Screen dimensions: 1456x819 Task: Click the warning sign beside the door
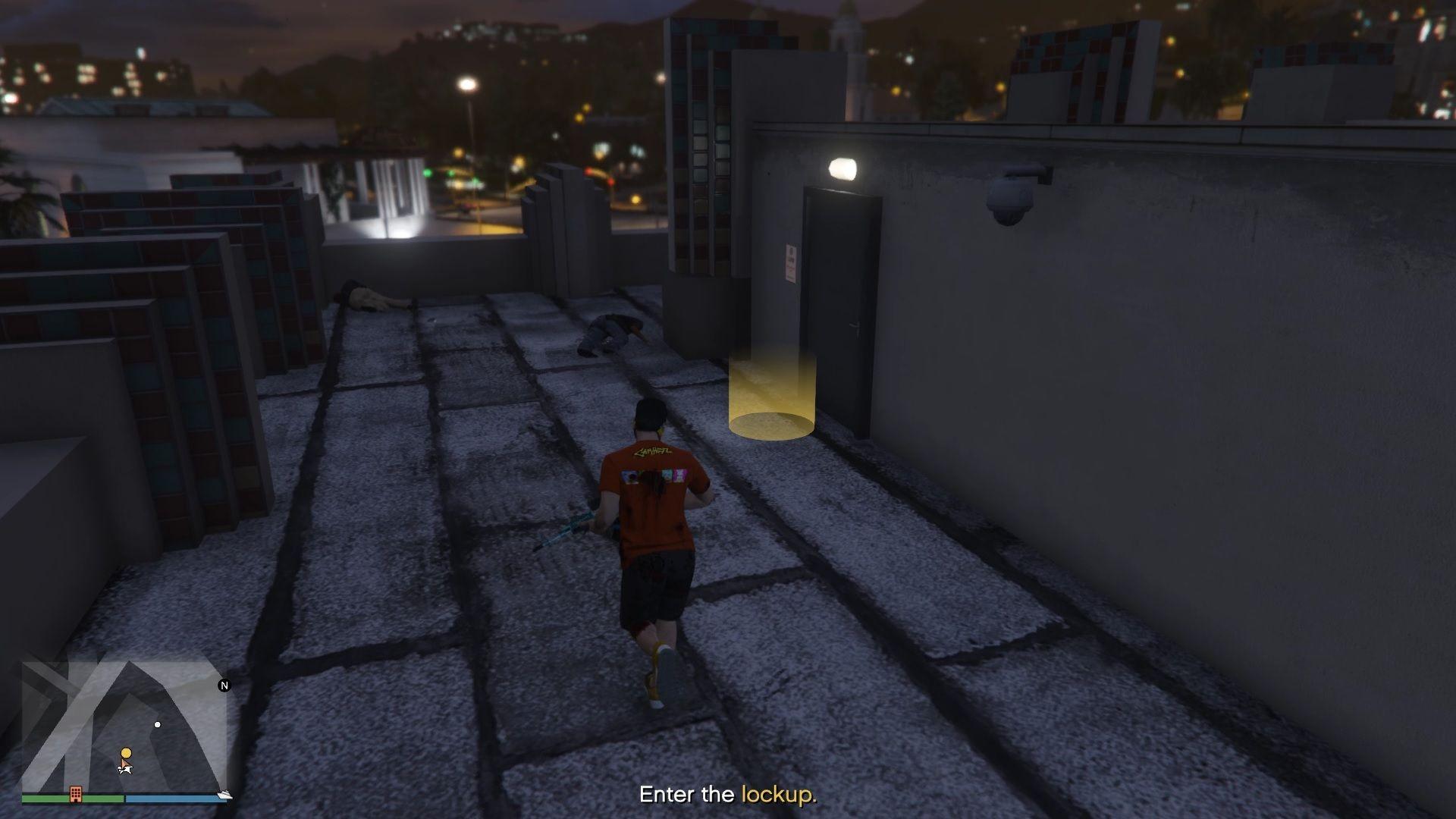tap(791, 262)
